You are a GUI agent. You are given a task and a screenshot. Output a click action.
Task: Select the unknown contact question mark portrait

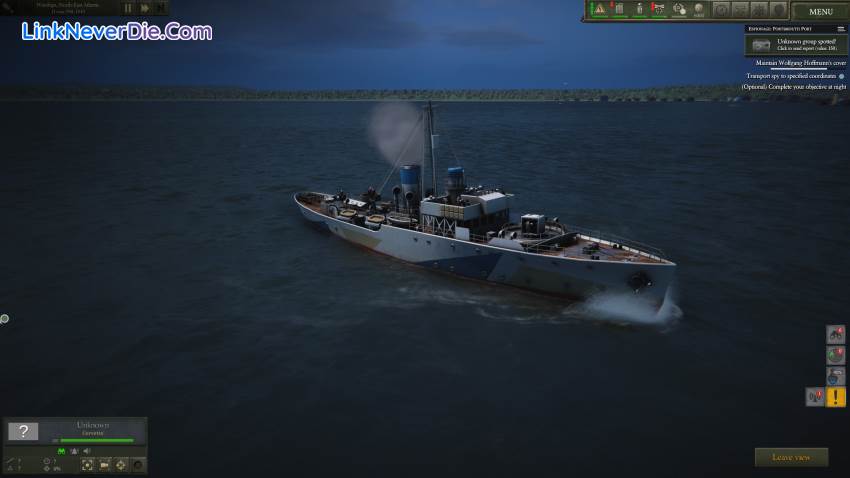pos(23,432)
